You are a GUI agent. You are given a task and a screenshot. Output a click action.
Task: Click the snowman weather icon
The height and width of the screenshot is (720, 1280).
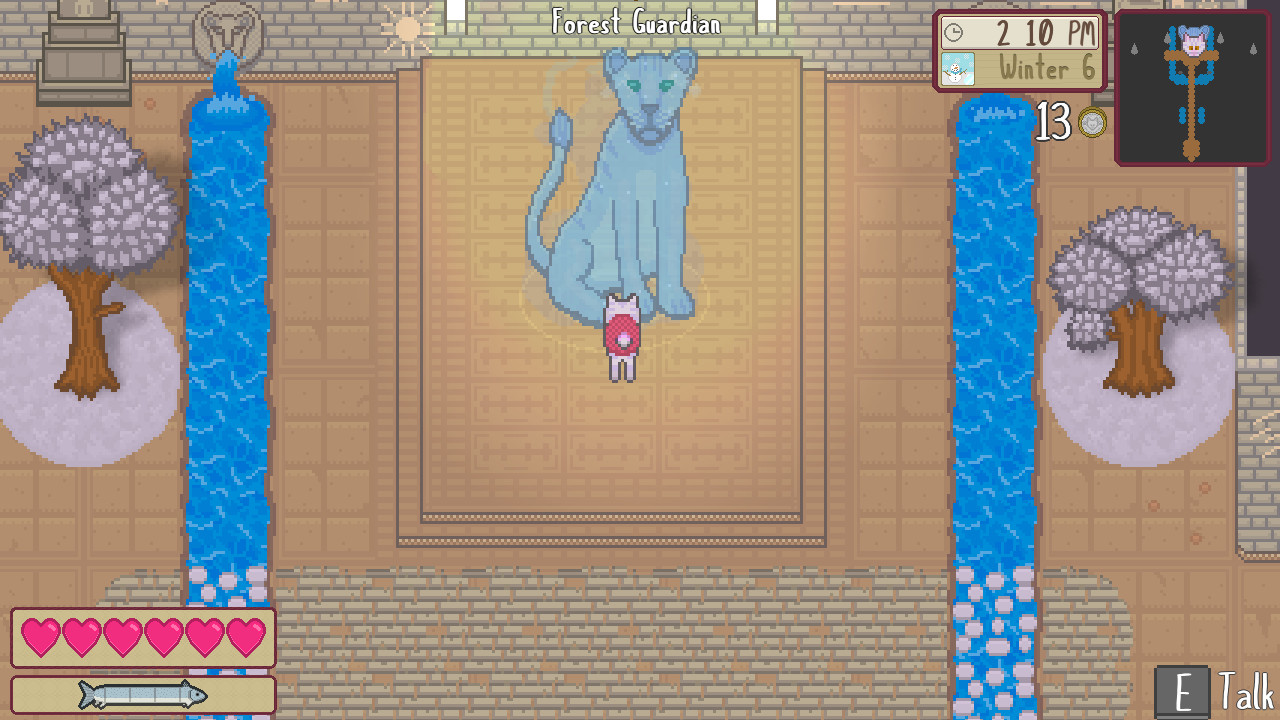957,70
